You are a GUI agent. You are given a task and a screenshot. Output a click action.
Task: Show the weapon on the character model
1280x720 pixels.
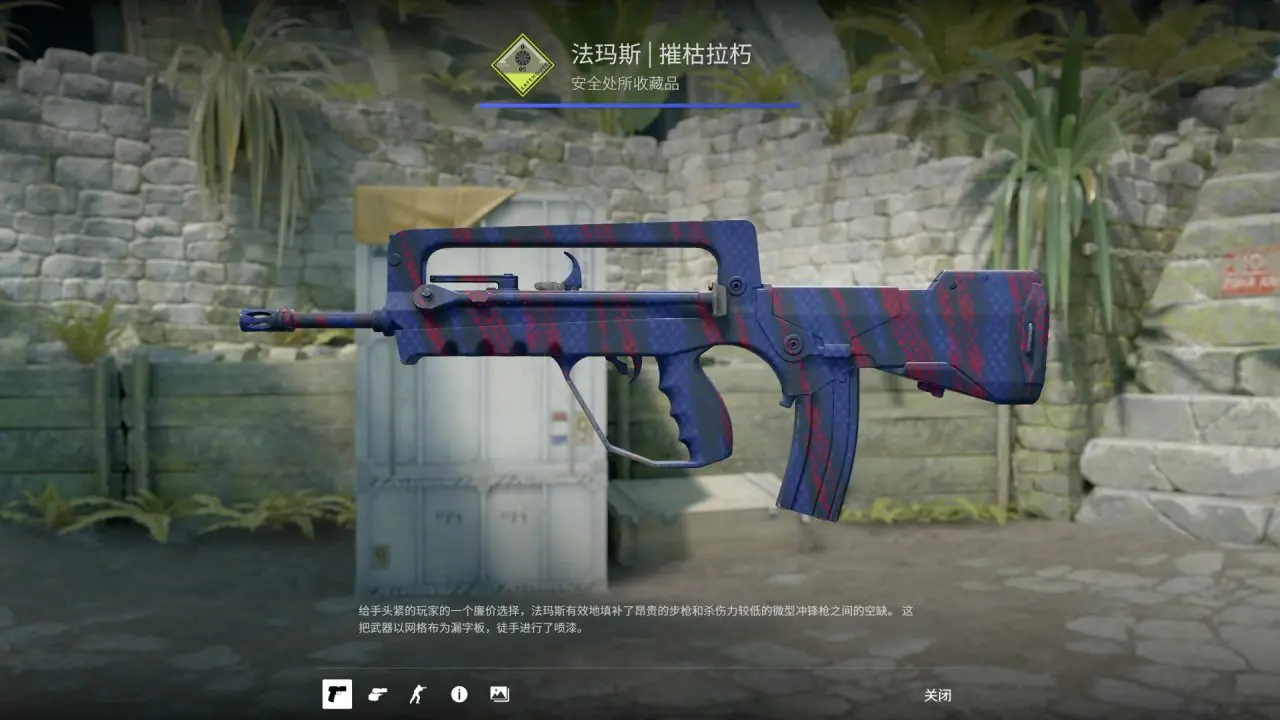point(417,694)
